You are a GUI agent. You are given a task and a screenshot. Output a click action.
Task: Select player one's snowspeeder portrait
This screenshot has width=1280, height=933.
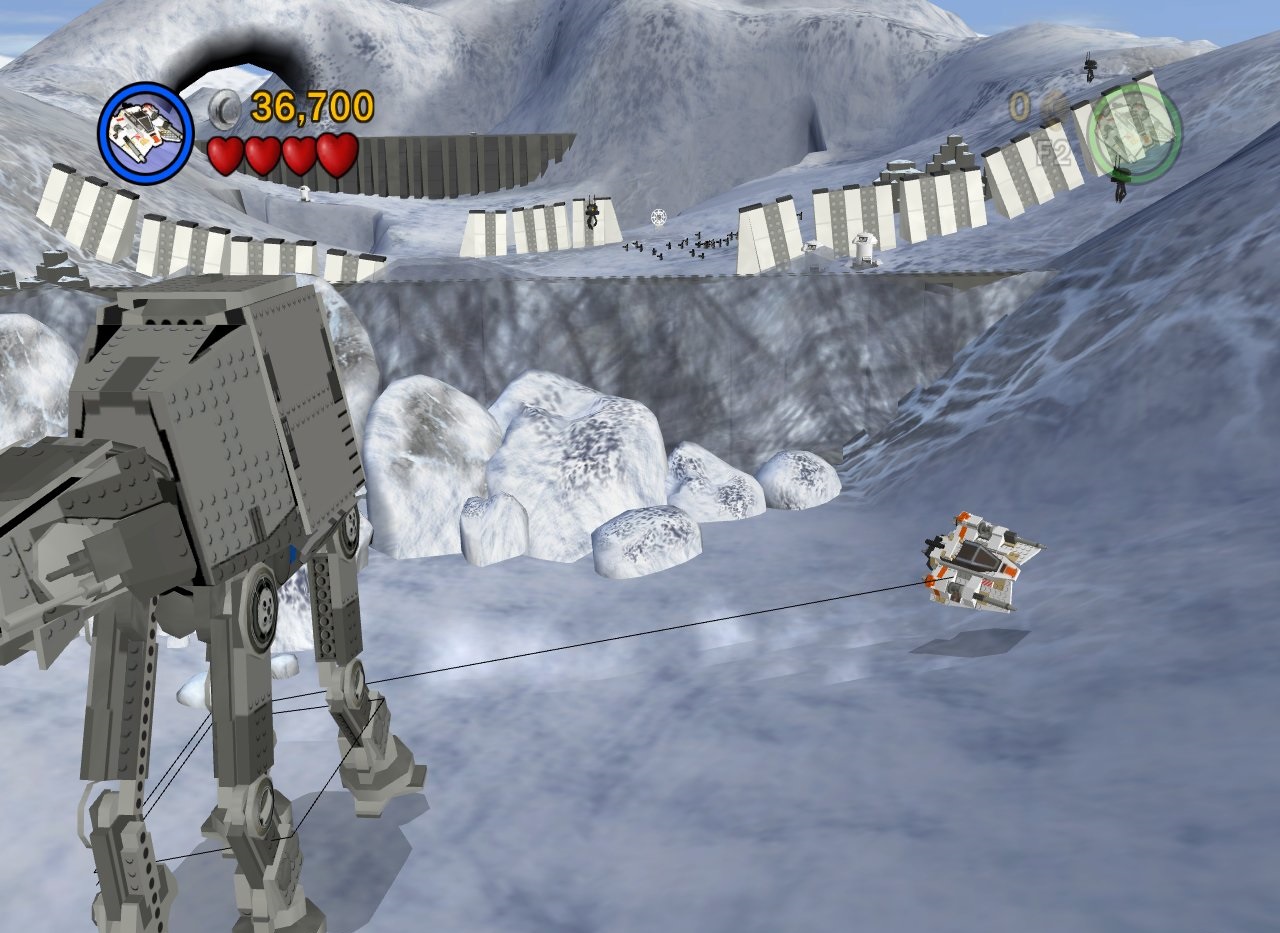146,133
